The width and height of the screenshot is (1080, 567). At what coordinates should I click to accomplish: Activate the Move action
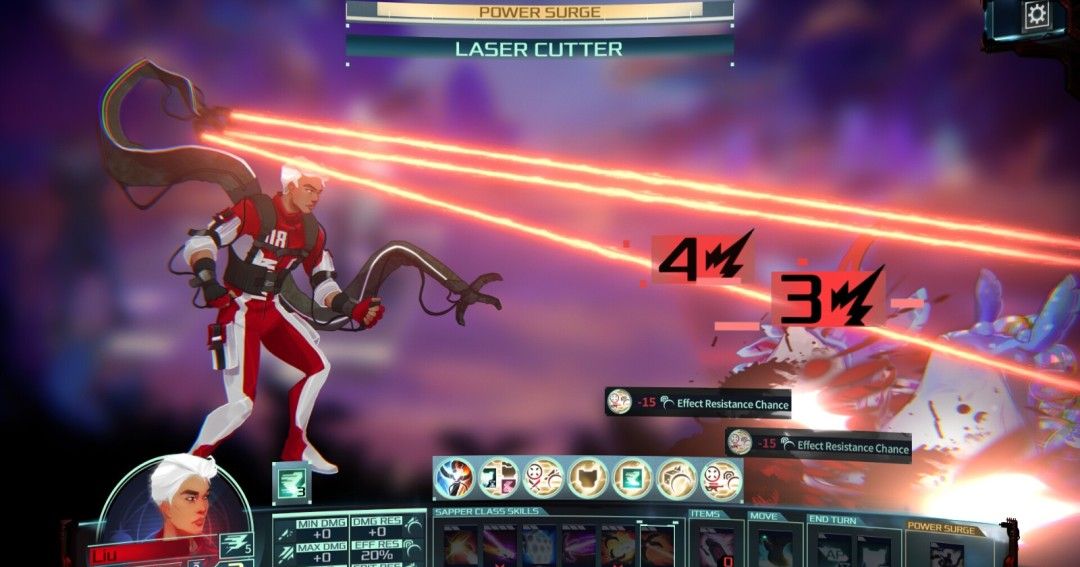pos(774,547)
